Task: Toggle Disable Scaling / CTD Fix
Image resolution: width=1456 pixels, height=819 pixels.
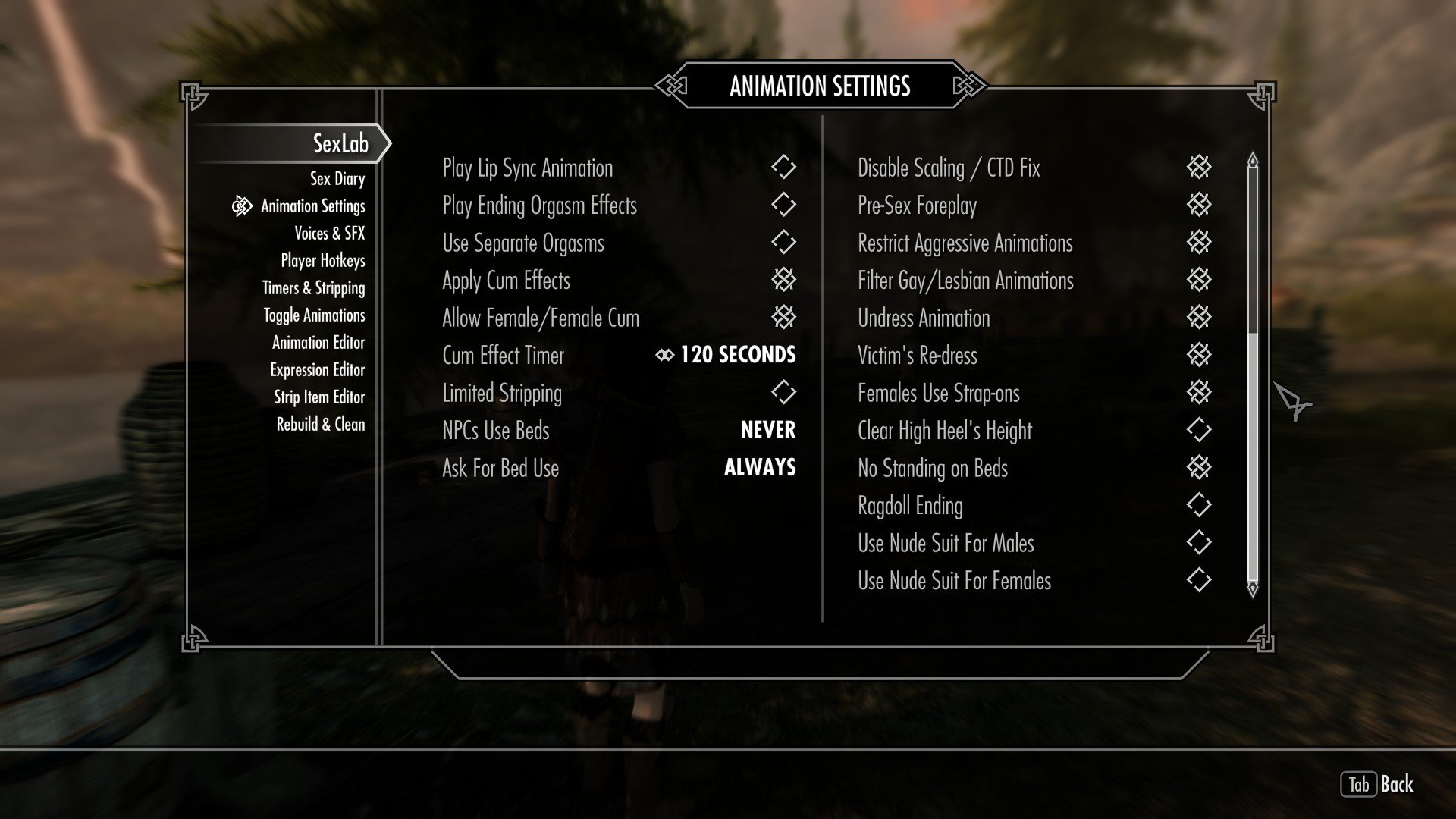Action: pyautogui.click(x=1198, y=168)
